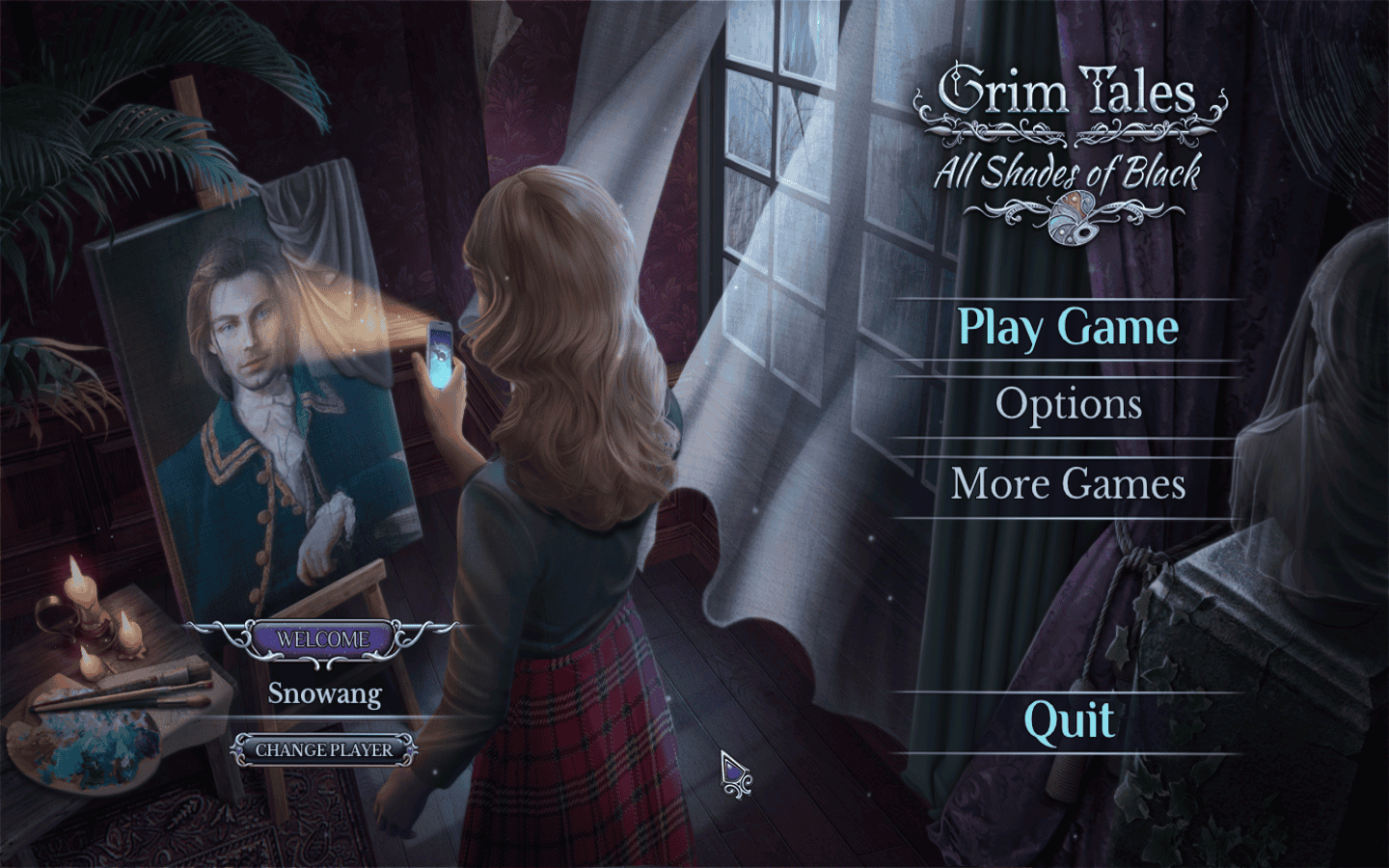Click the Change Player button
The image size is (1389, 868).
tap(324, 749)
